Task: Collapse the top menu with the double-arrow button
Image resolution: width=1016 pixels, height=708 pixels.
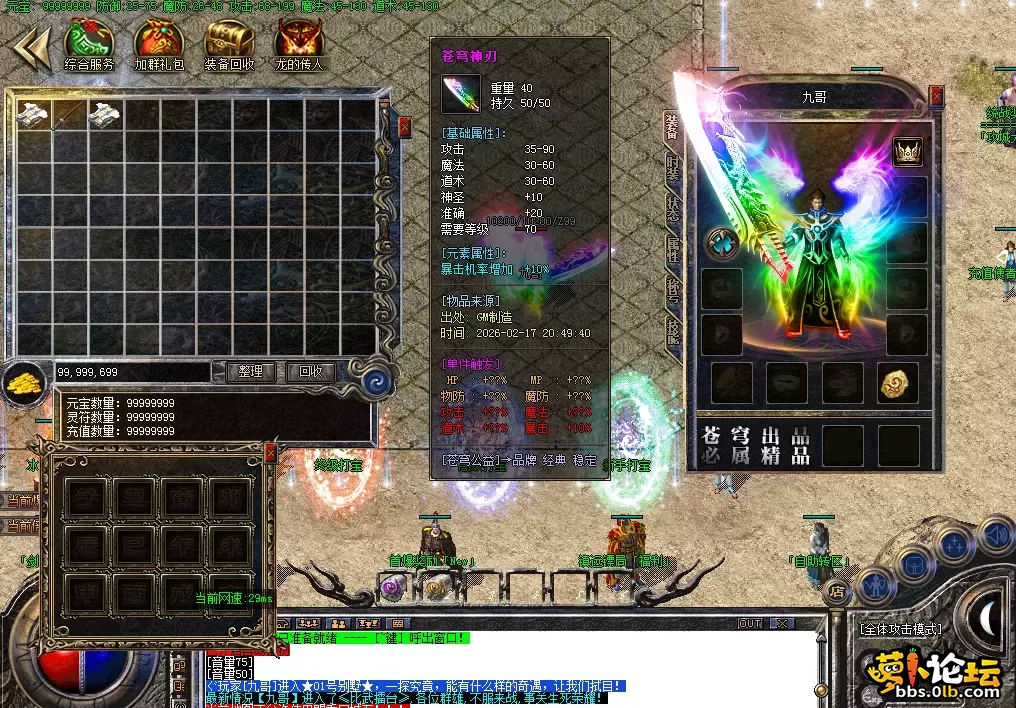Action: (31, 47)
